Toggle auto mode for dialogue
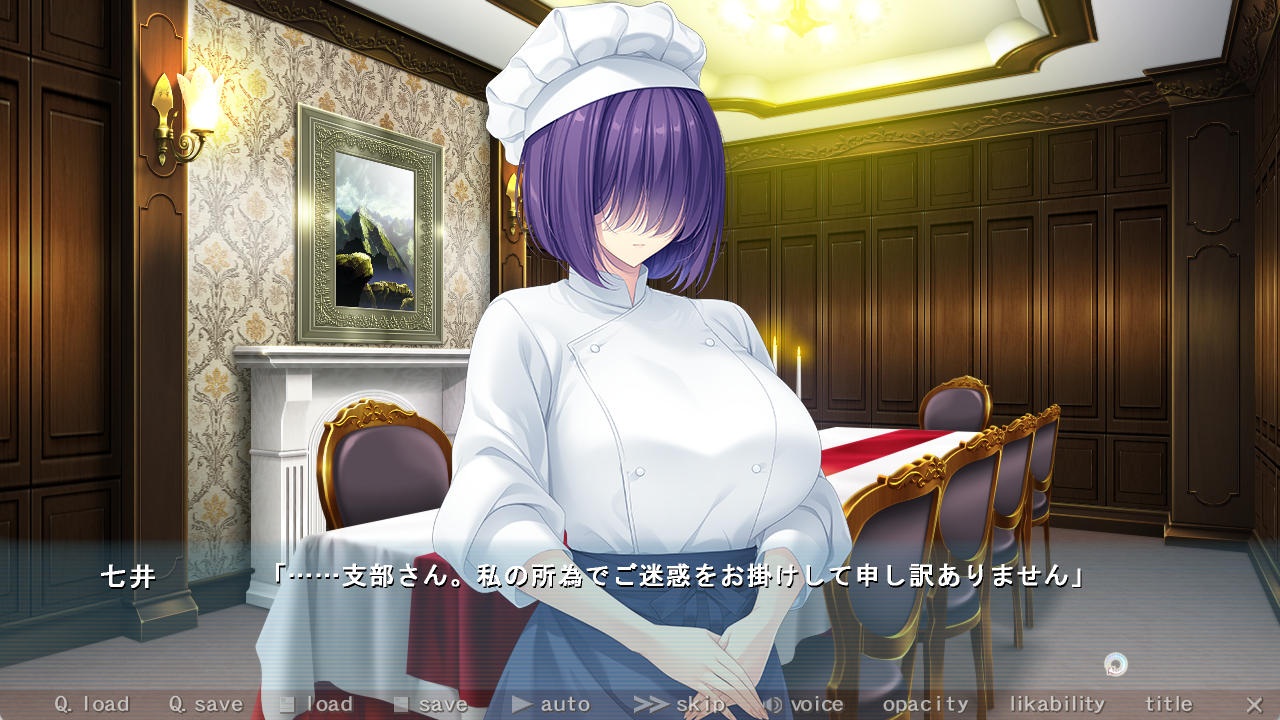The width and height of the screenshot is (1280, 720). [551, 704]
